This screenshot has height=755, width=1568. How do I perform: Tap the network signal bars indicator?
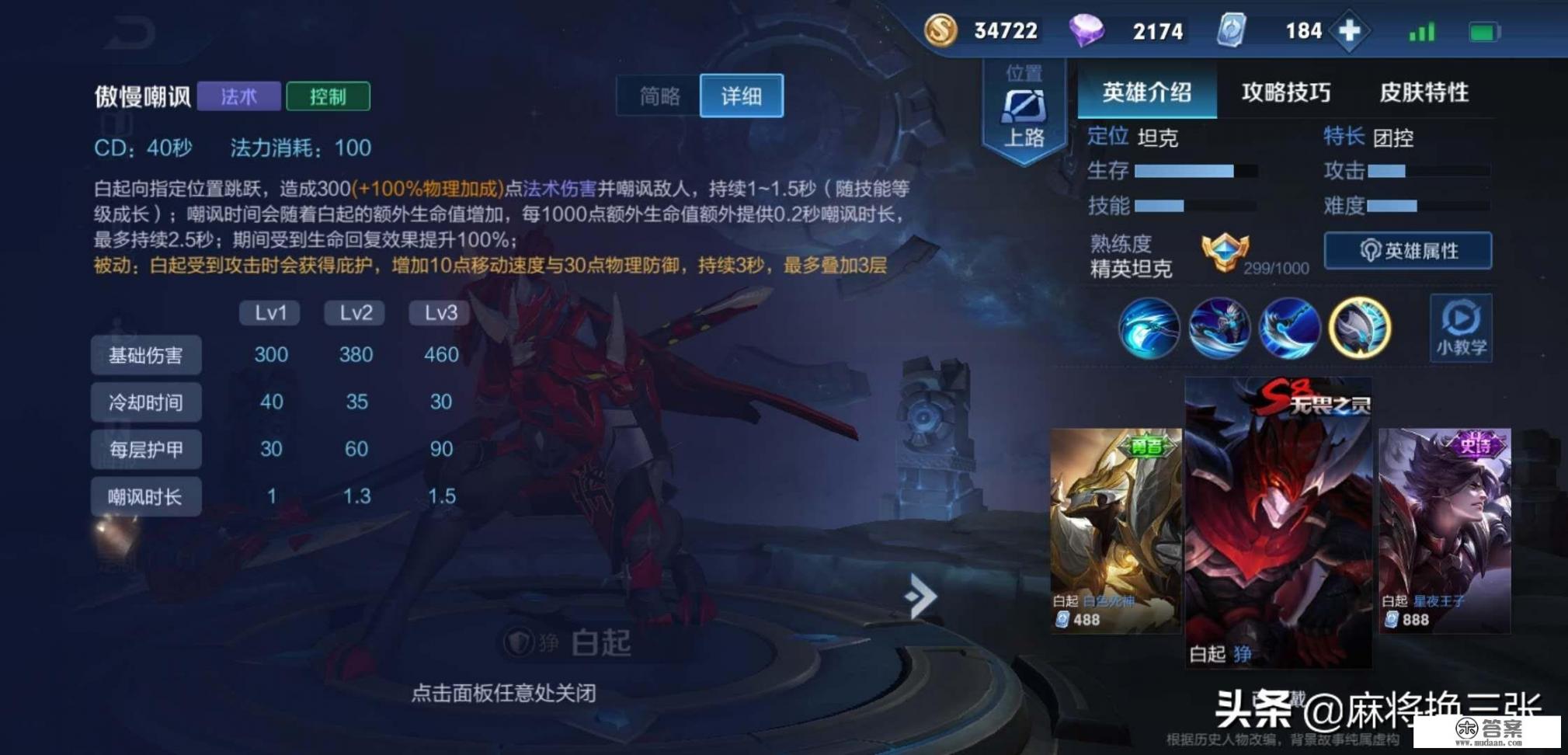click(1420, 31)
